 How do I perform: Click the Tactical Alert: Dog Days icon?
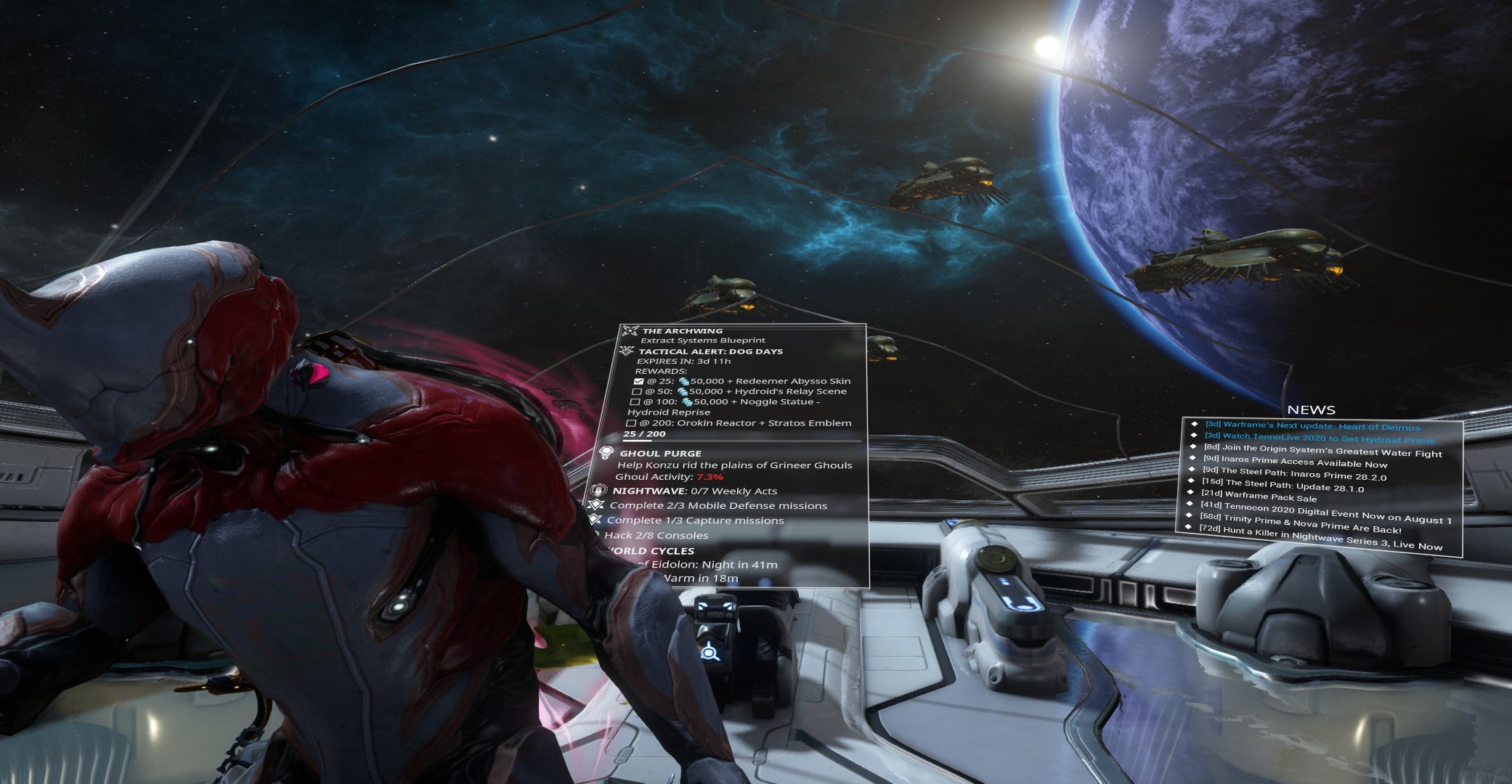tap(627, 352)
